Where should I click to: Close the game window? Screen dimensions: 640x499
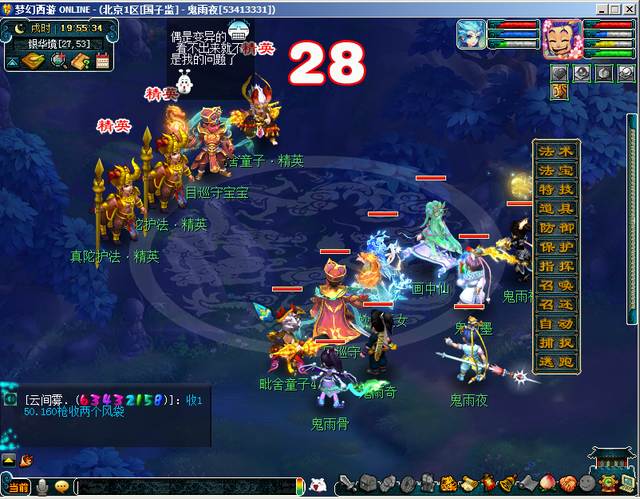click(627, 8)
